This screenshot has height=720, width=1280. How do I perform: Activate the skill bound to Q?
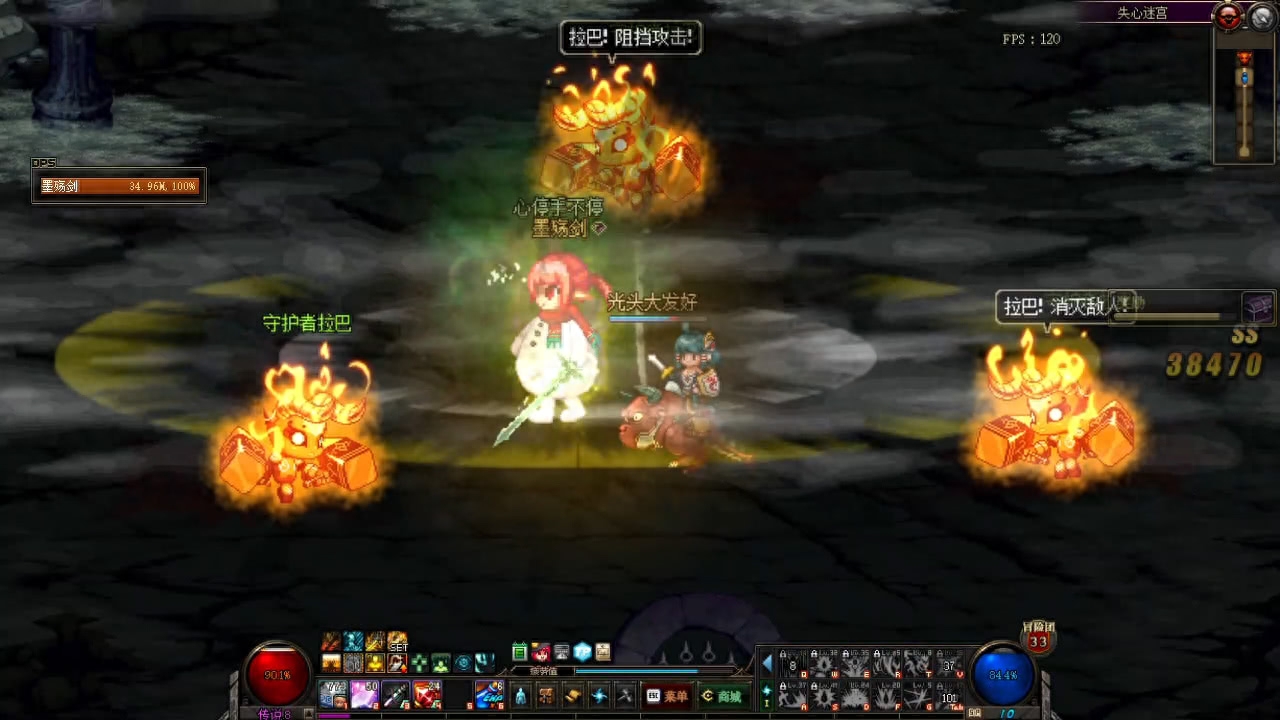(793, 665)
